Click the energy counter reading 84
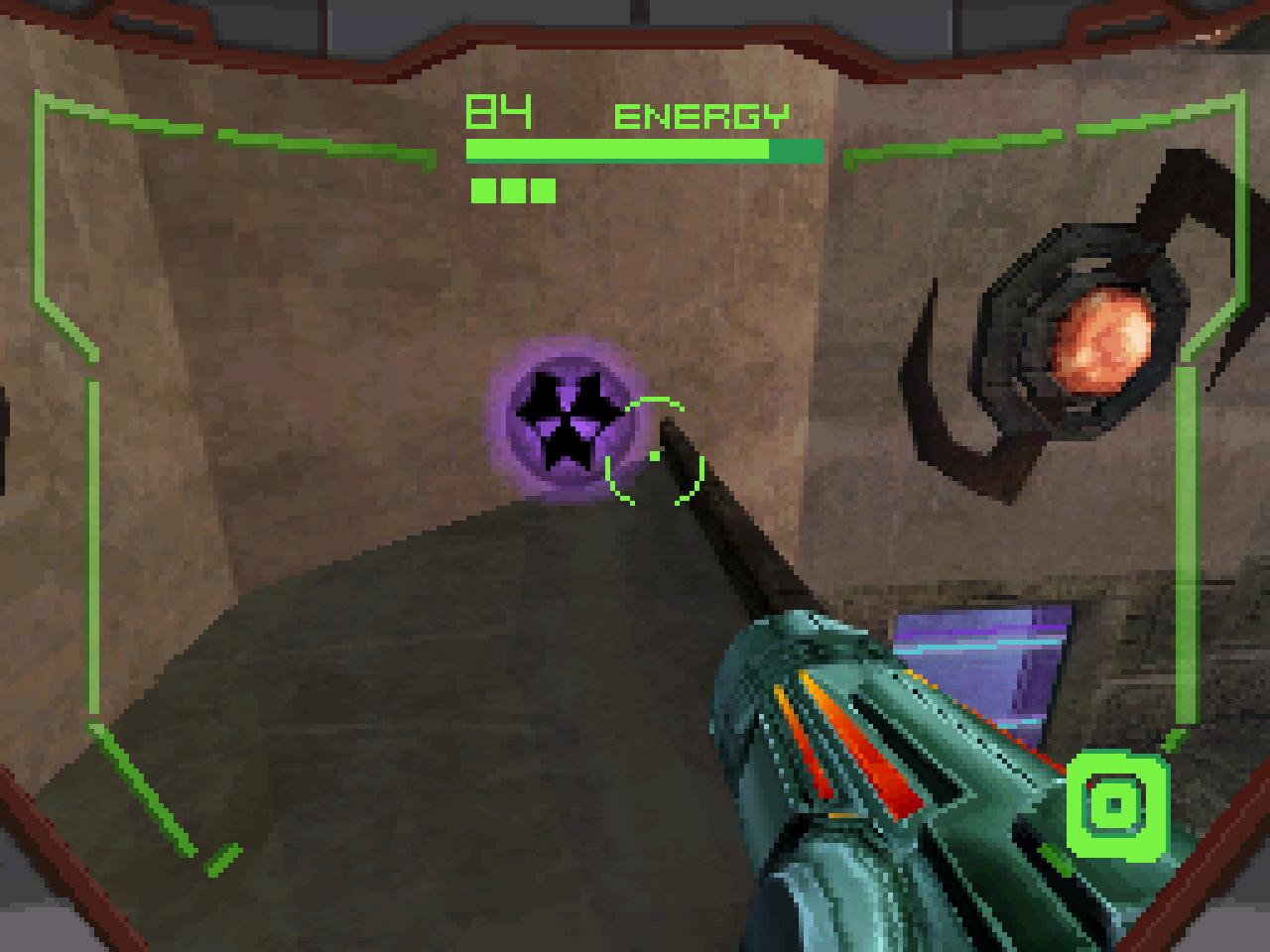 (x=499, y=111)
